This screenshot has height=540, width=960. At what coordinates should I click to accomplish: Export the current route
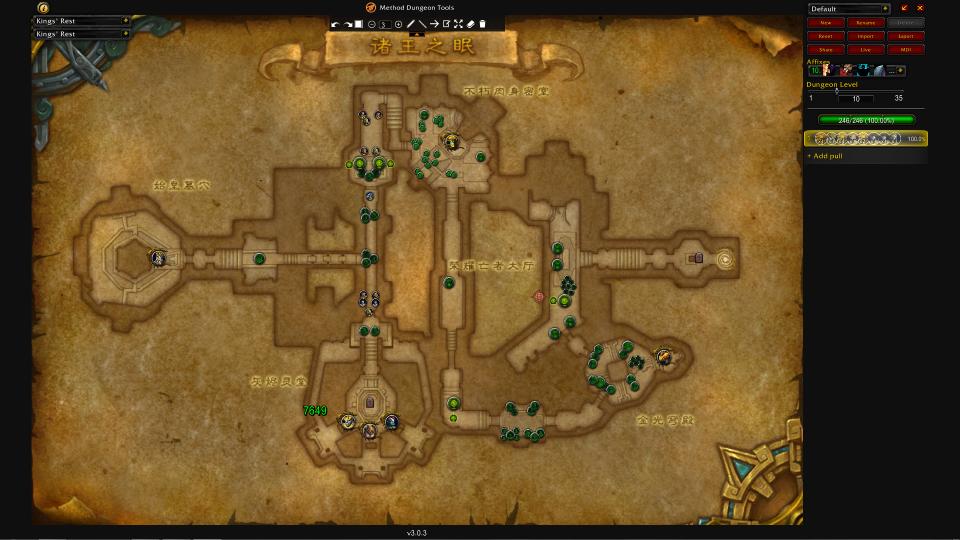[906, 36]
